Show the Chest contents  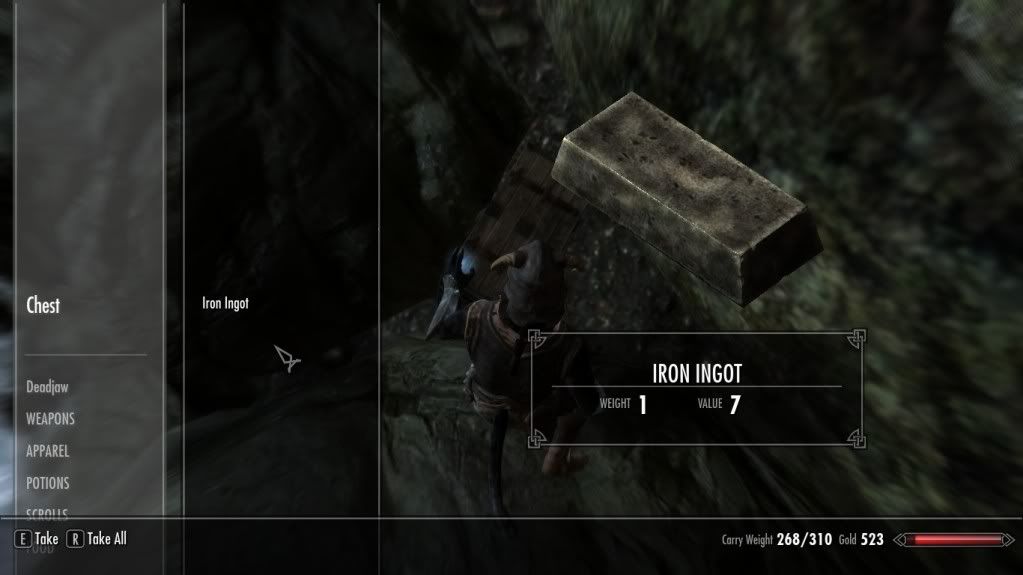point(43,306)
